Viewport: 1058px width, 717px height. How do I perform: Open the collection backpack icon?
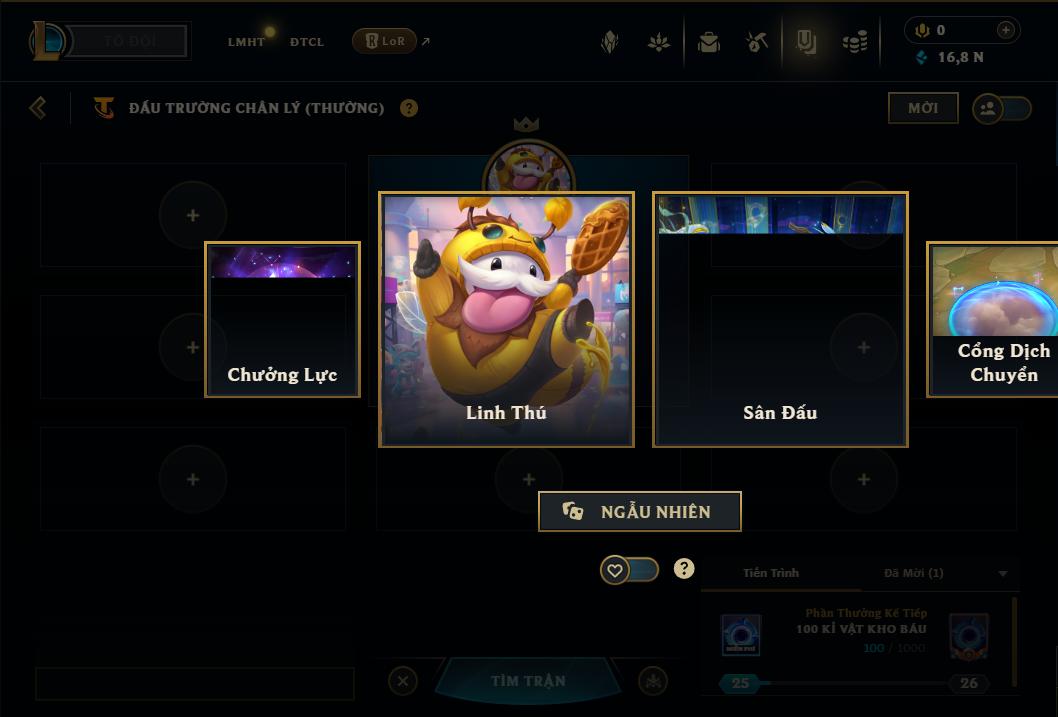coord(709,42)
